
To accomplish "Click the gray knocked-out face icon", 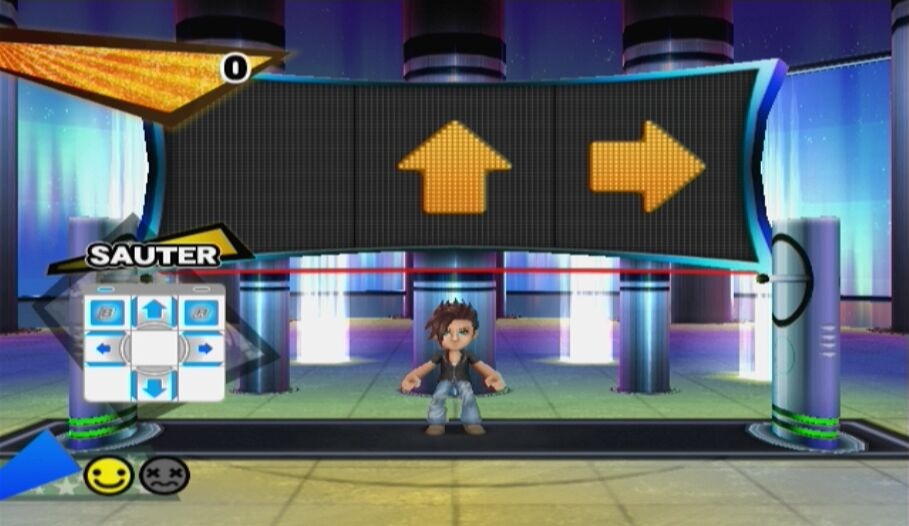I will tap(164, 475).
